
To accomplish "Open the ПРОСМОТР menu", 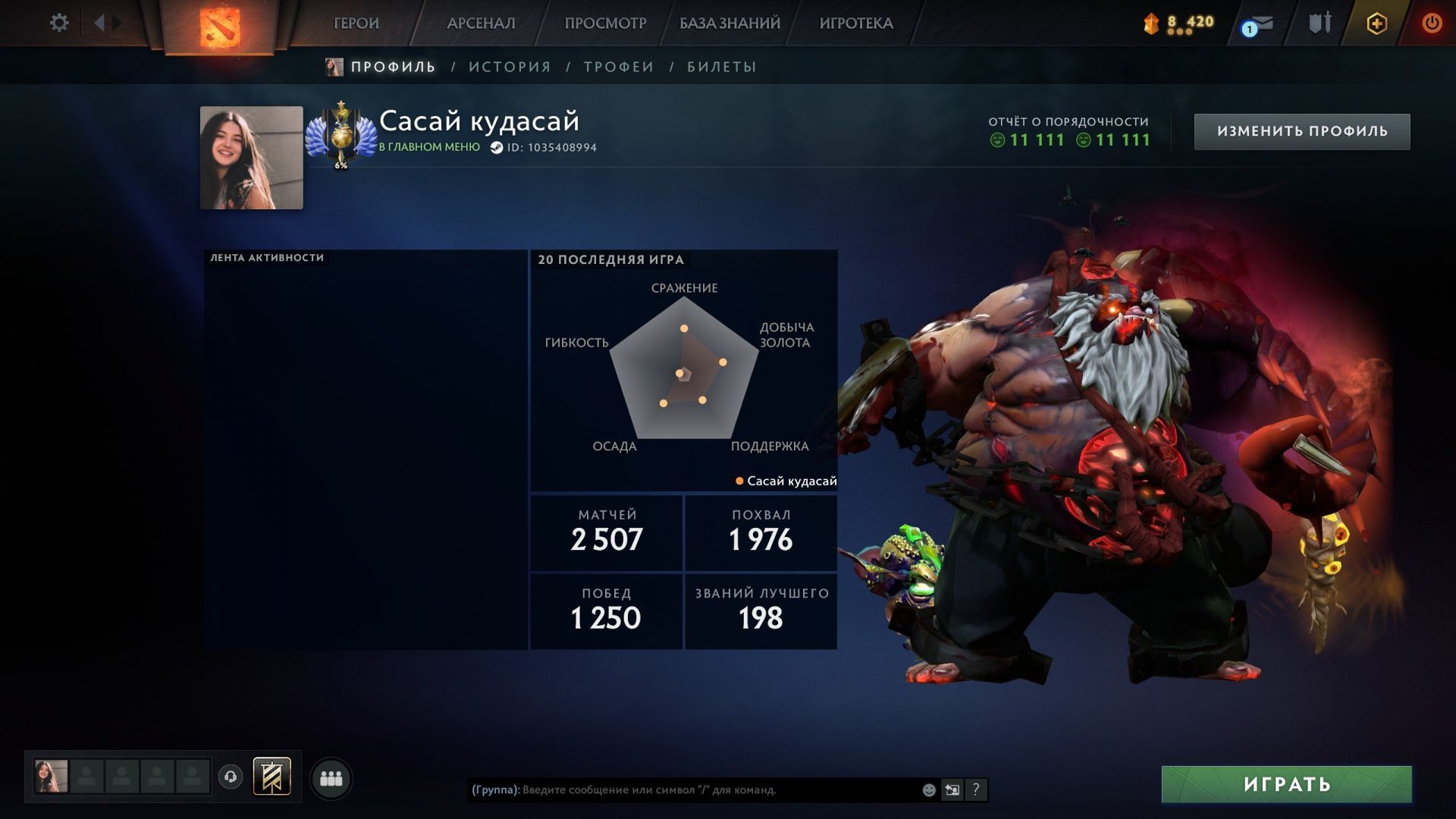I will pyautogui.click(x=605, y=24).
